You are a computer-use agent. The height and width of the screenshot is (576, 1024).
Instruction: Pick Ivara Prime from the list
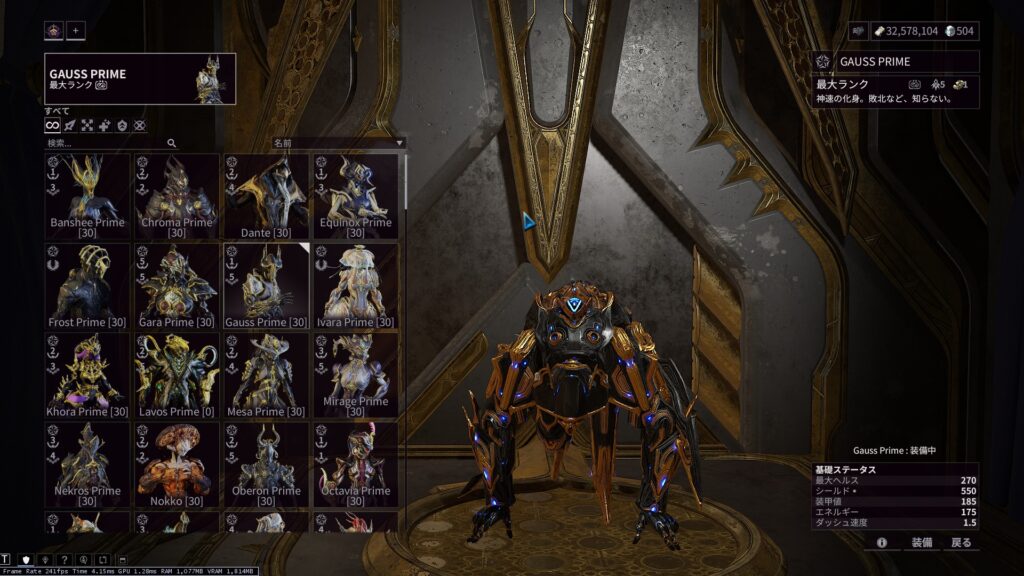(x=355, y=286)
